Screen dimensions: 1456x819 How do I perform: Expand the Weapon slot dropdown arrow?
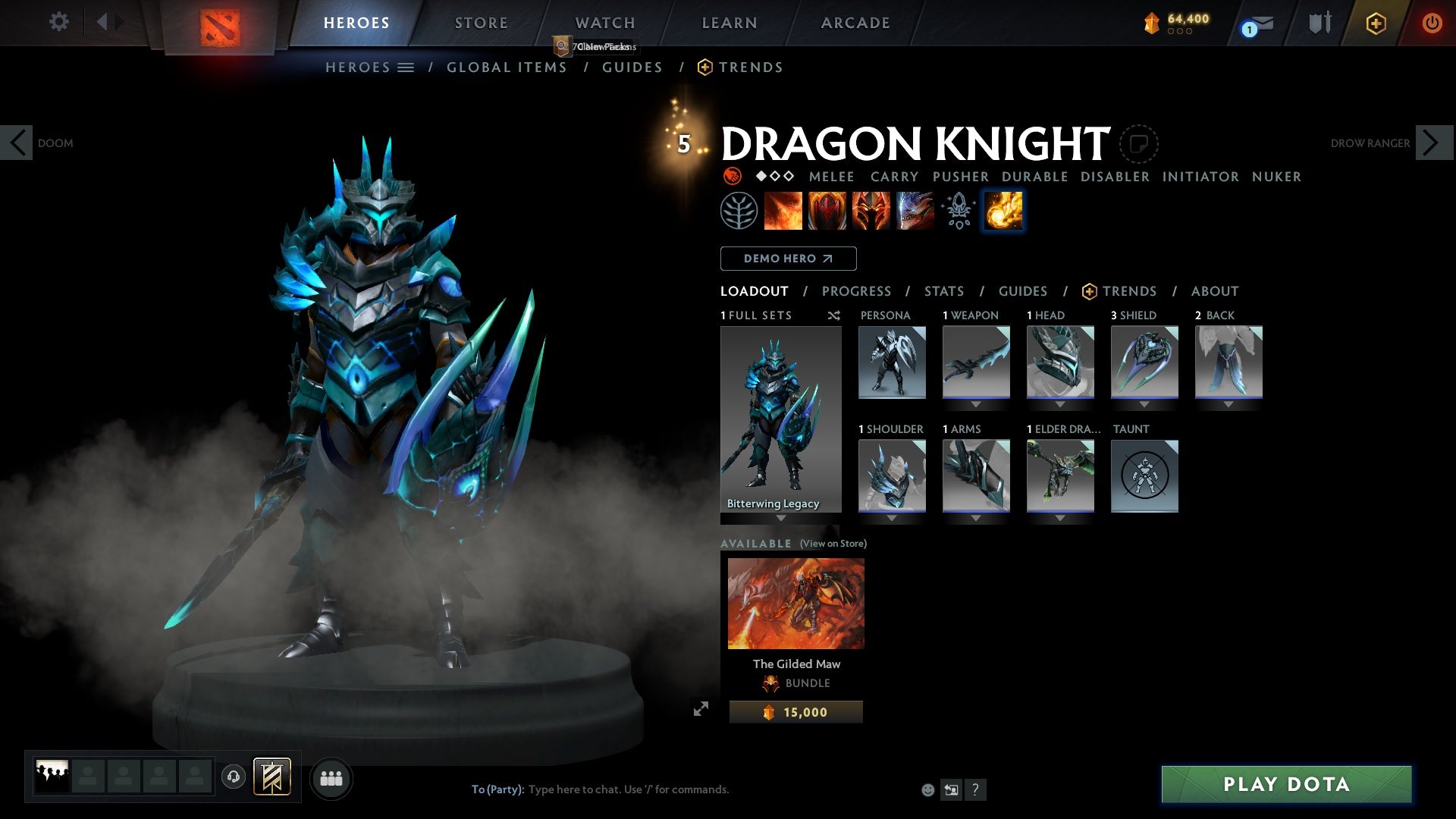point(976,404)
